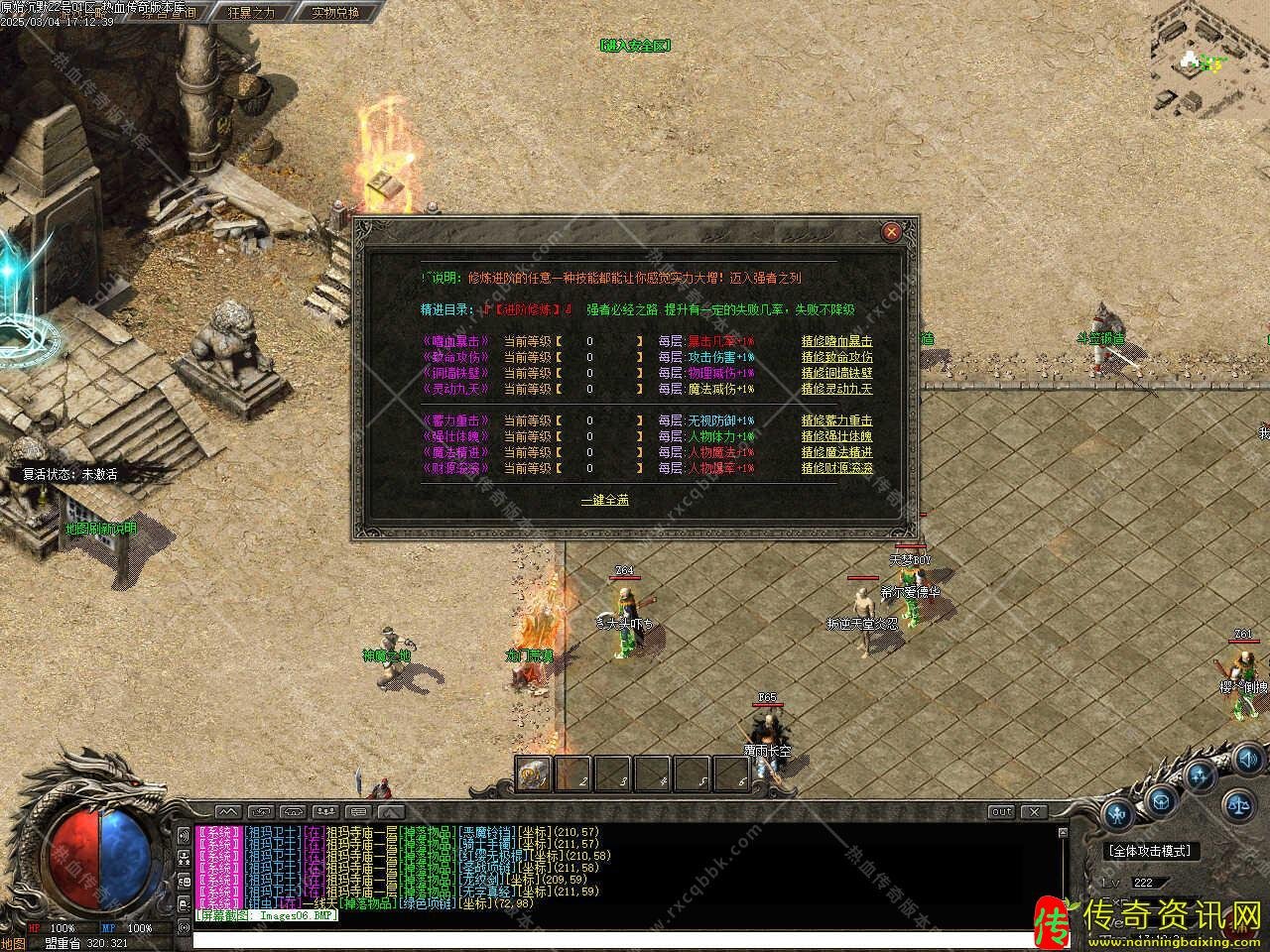Click 精修致命攻伤 upgrade link
Screen dimensions: 1270x952
tap(836, 357)
